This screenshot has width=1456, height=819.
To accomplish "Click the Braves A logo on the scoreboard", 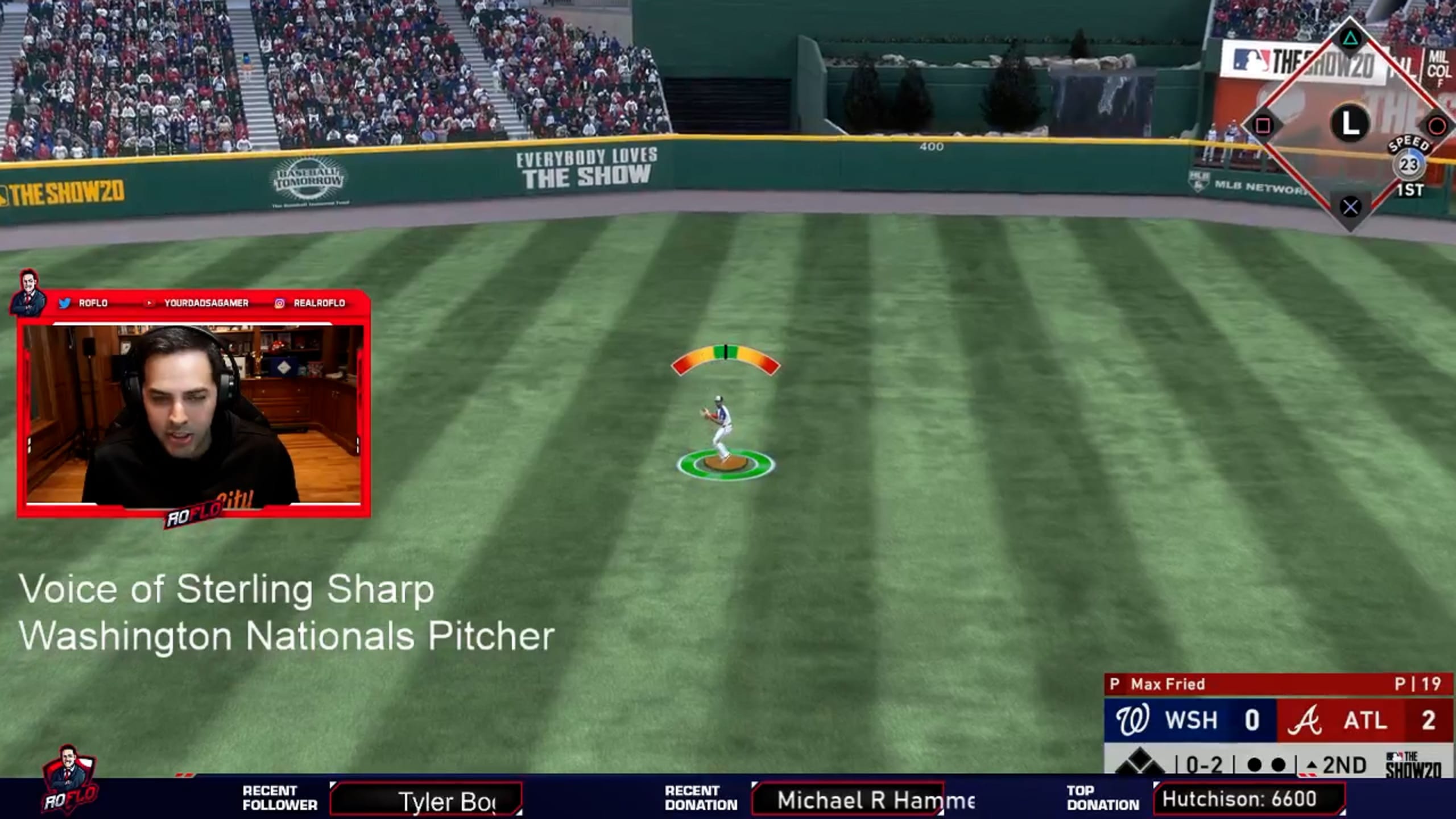I will [1308, 721].
